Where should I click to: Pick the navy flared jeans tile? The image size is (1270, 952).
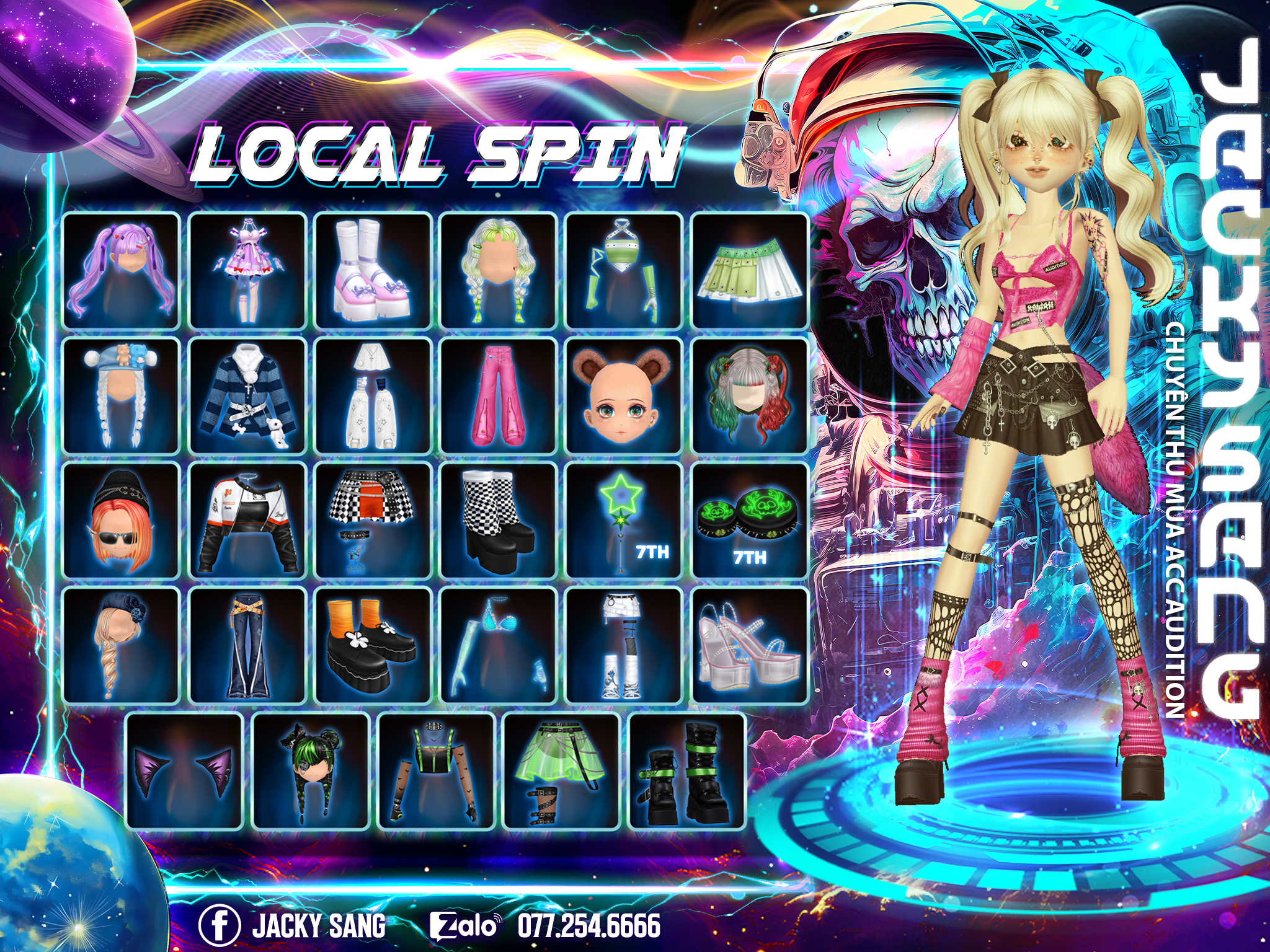click(247, 646)
